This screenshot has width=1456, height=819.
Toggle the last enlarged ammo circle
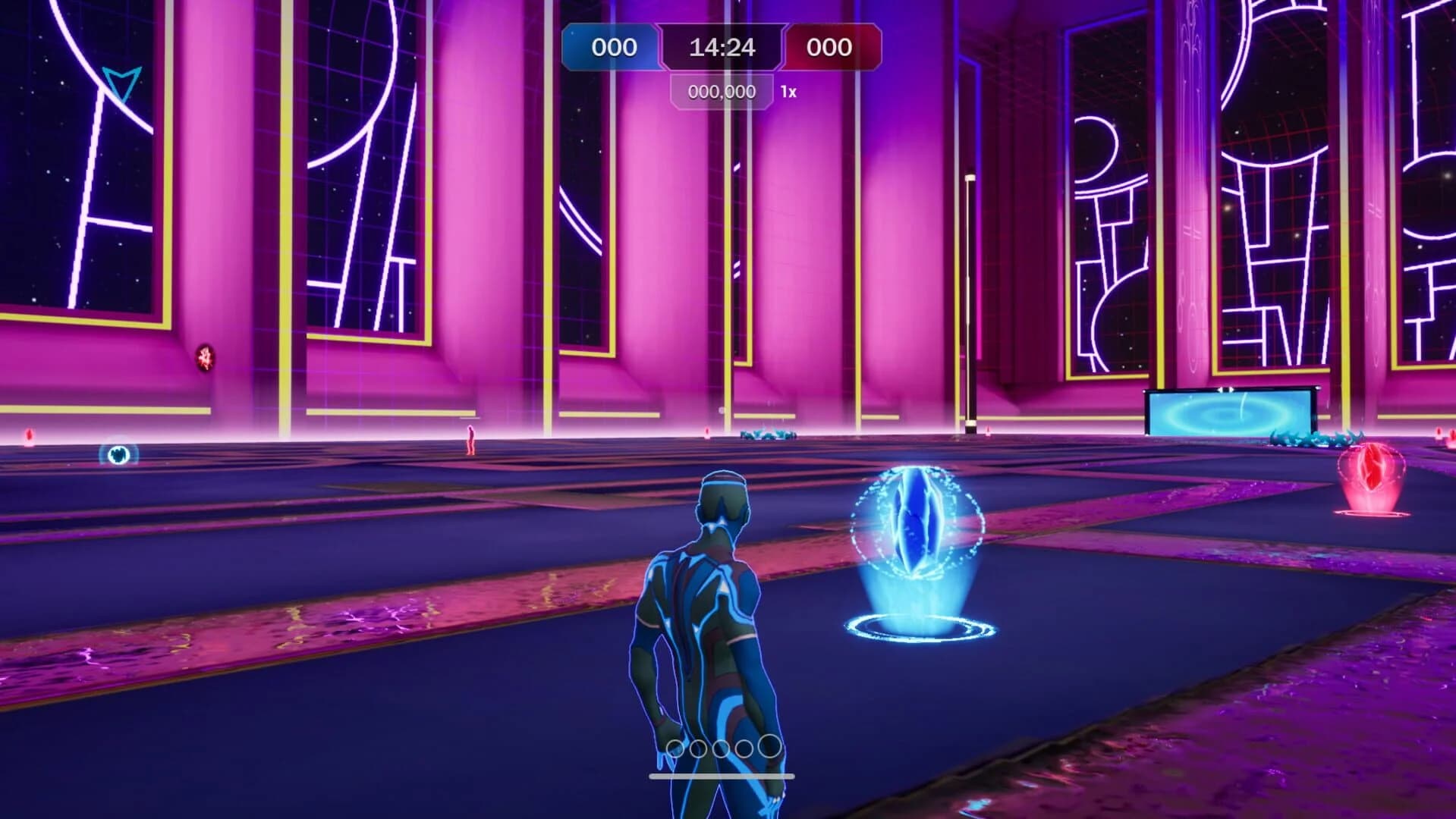pyautogui.click(x=767, y=746)
